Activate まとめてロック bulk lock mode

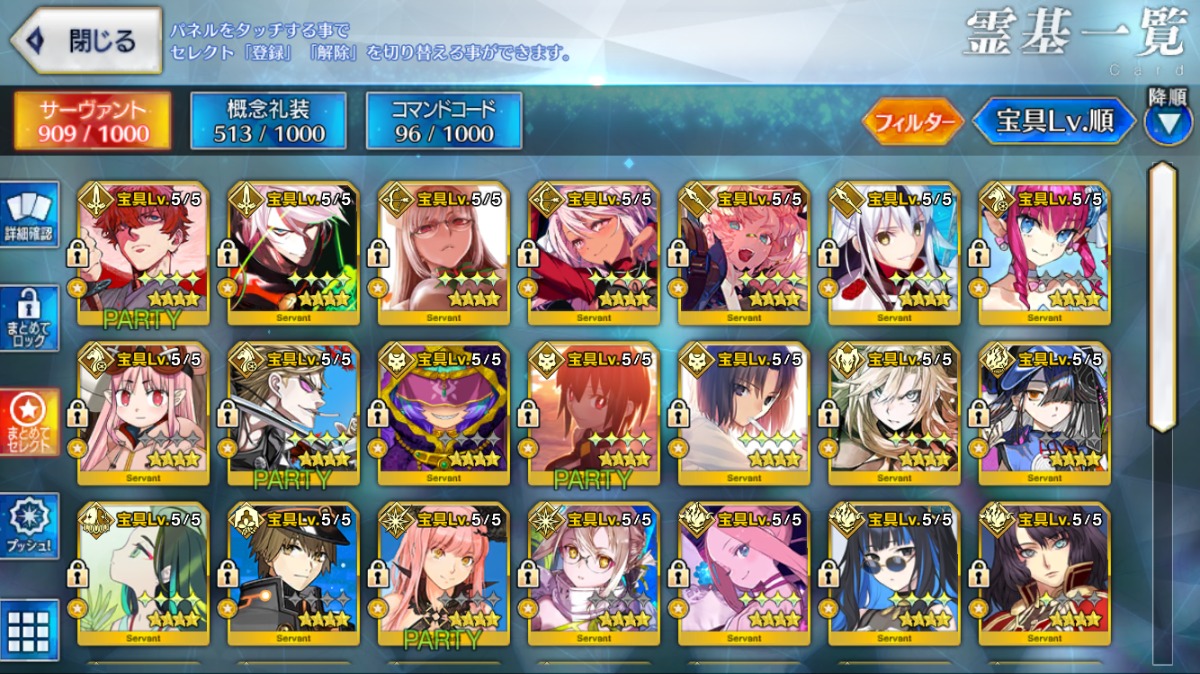[x=29, y=317]
